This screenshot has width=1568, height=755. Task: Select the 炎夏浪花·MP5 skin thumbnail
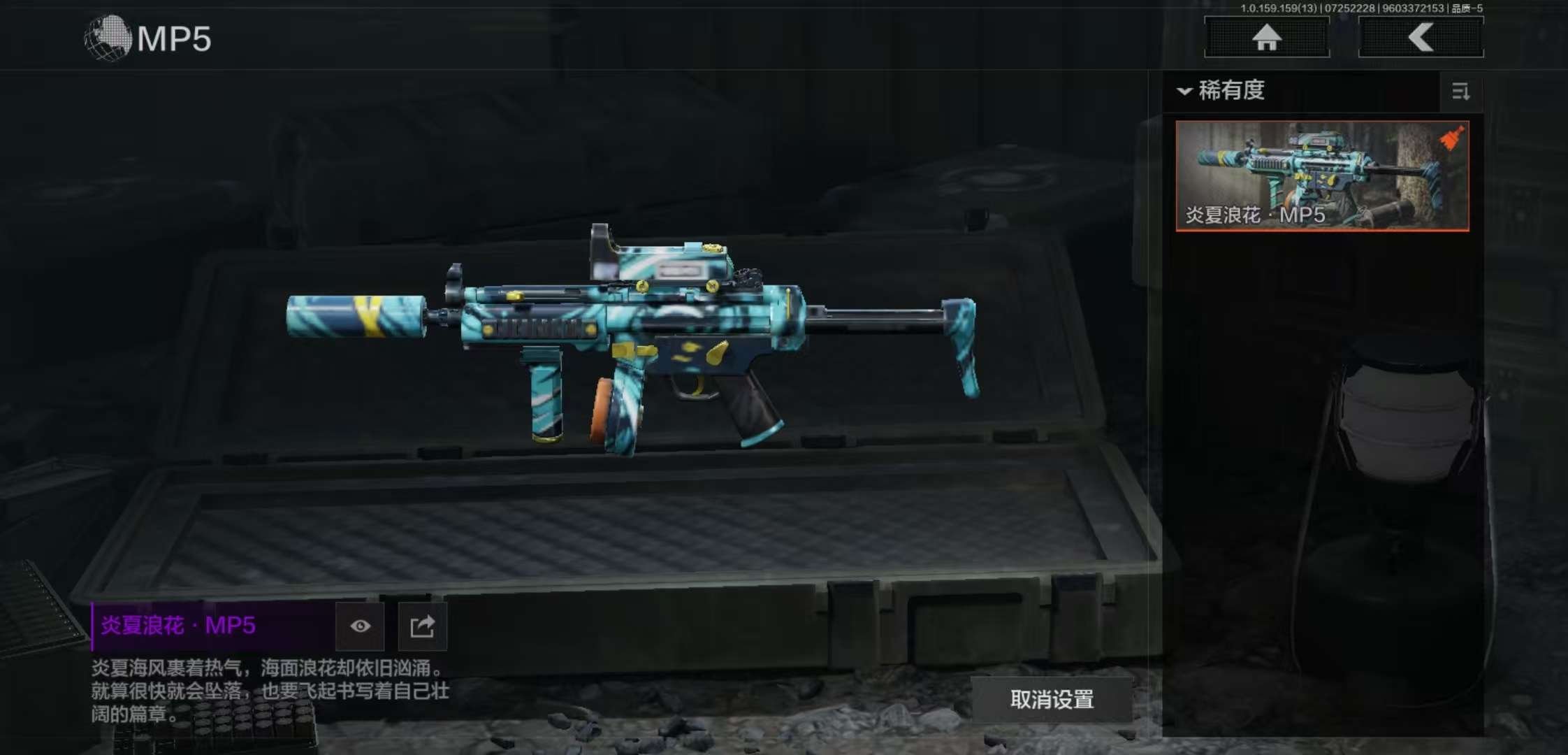tap(1322, 175)
